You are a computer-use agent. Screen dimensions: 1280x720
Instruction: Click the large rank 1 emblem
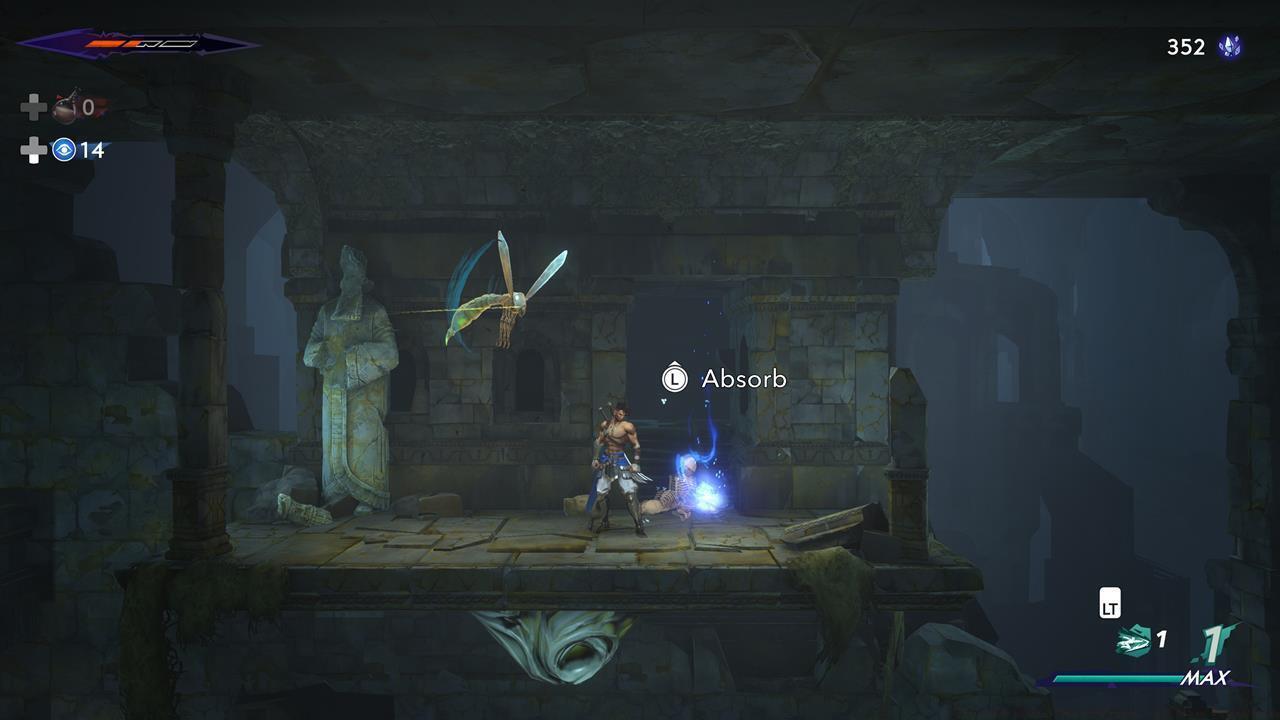[1214, 642]
